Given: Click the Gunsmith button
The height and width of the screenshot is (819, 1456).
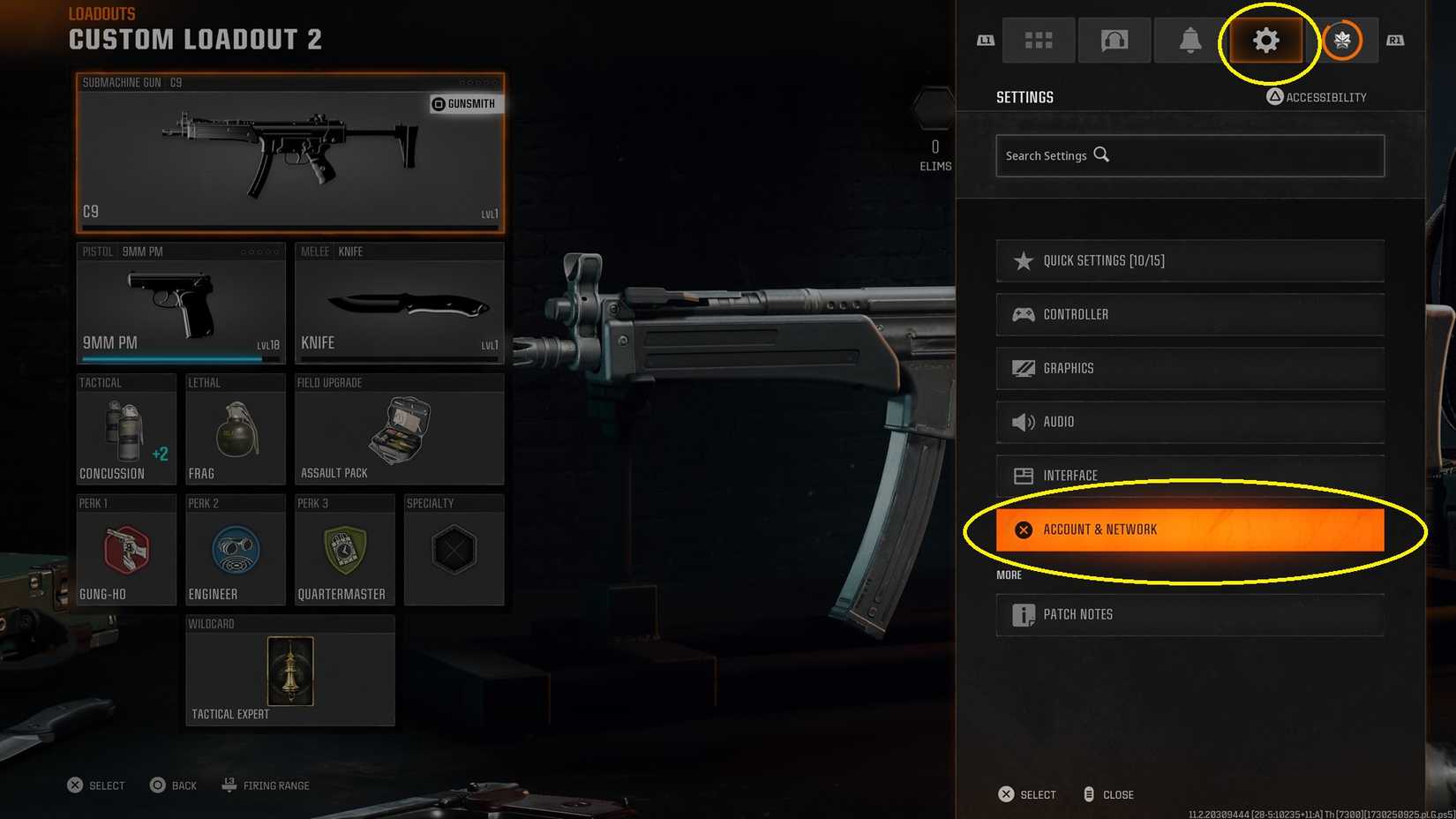Looking at the screenshot, I should tap(465, 103).
